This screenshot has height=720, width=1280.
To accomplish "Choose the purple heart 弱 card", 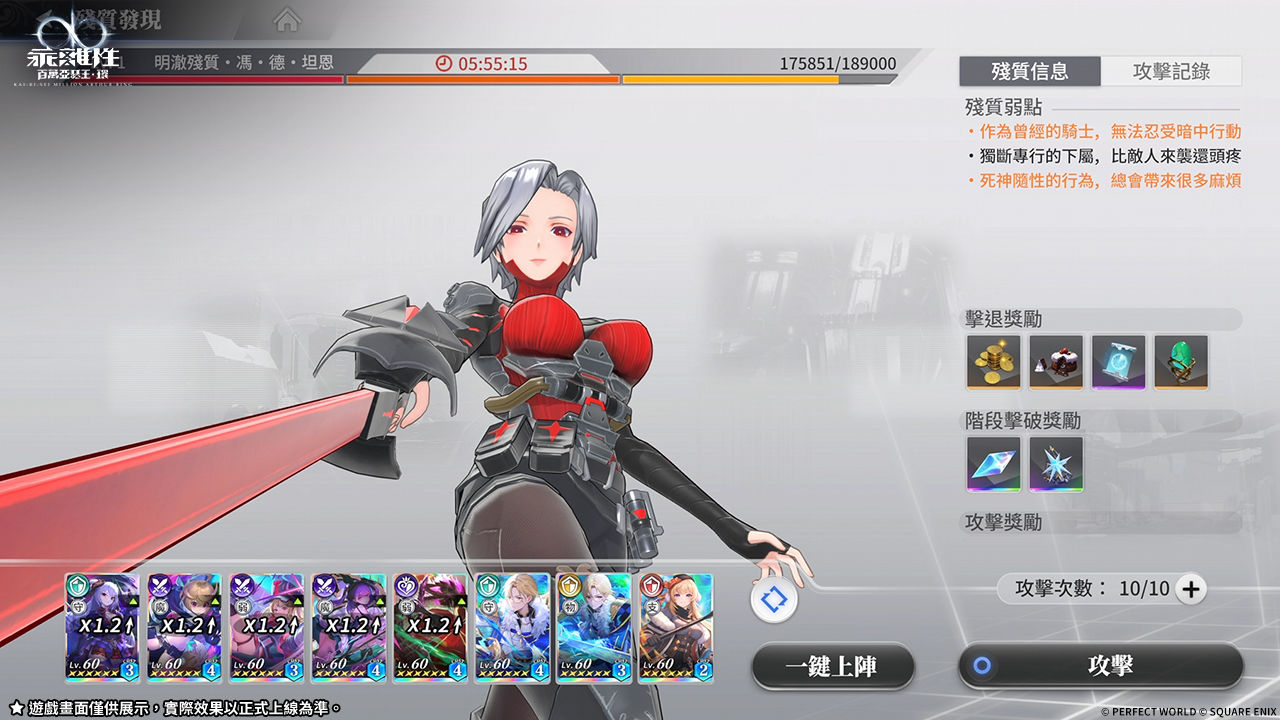I will click(x=430, y=627).
